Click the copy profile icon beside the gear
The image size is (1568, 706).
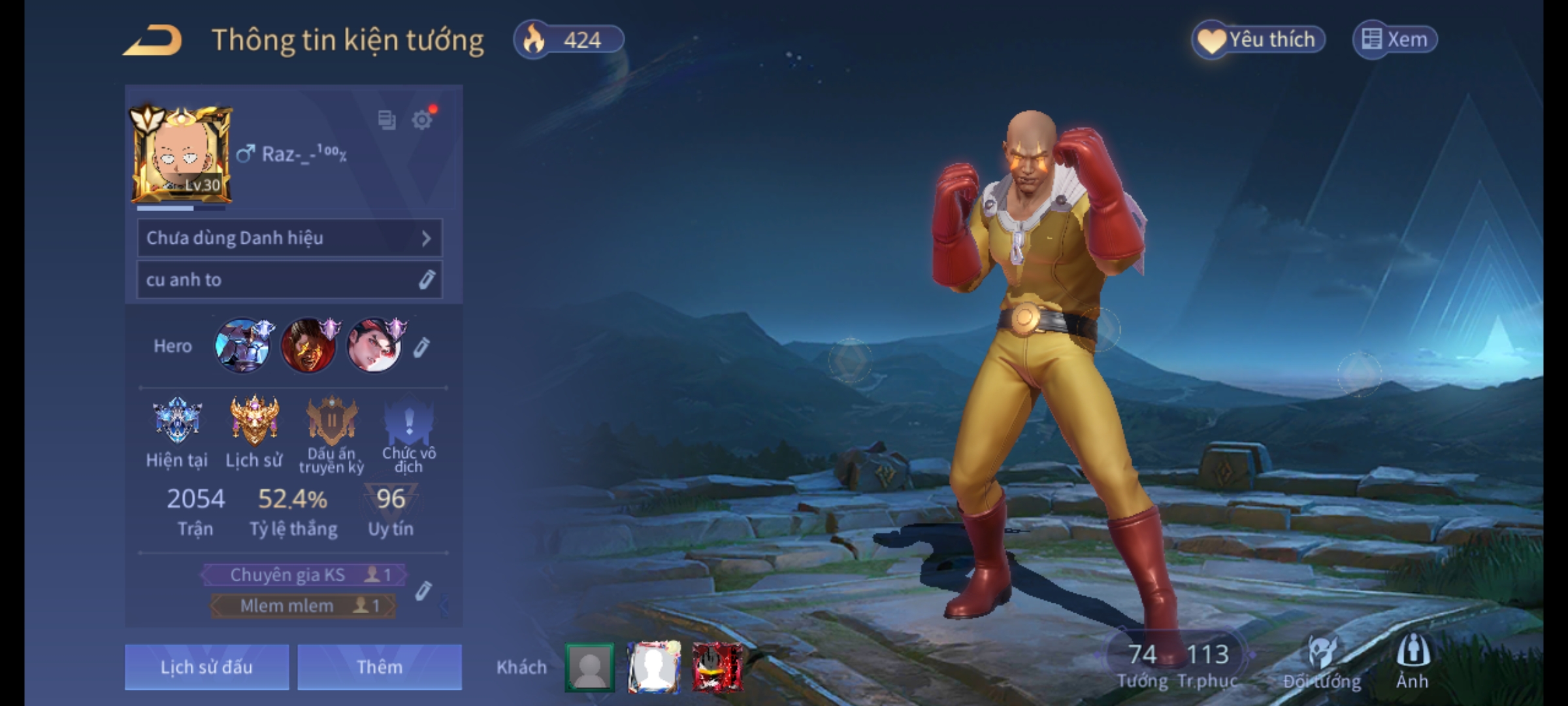pos(387,120)
